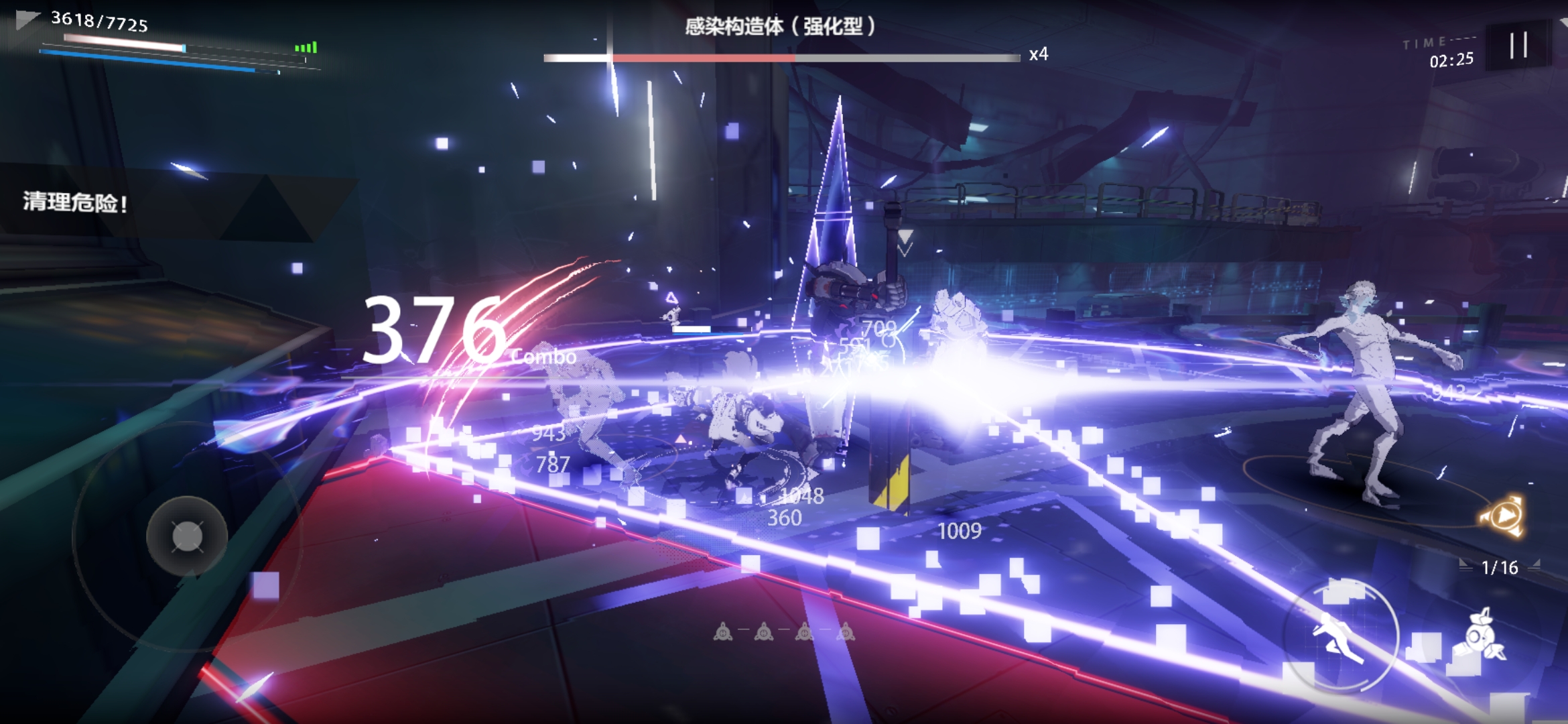This screenshot has width=1568, height=724.
Task: Pause the battle
Action: [x=1518, y=46]
